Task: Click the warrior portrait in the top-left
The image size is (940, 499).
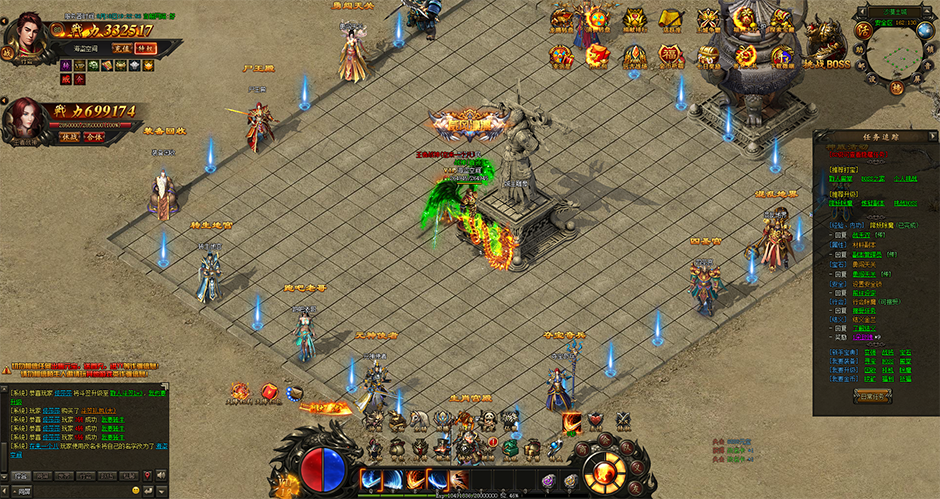Action: click(x=27, y=35)
